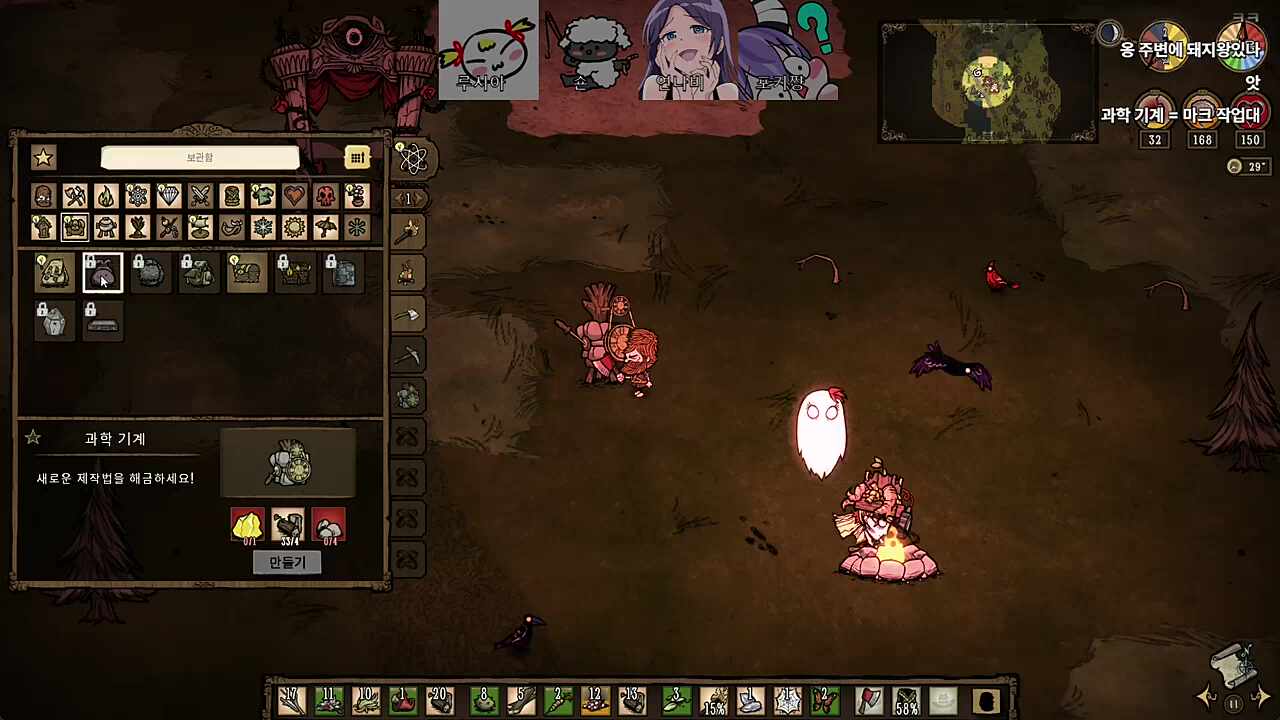
Task: Pick the pinned axe recipe
Action: coord(407,316)
